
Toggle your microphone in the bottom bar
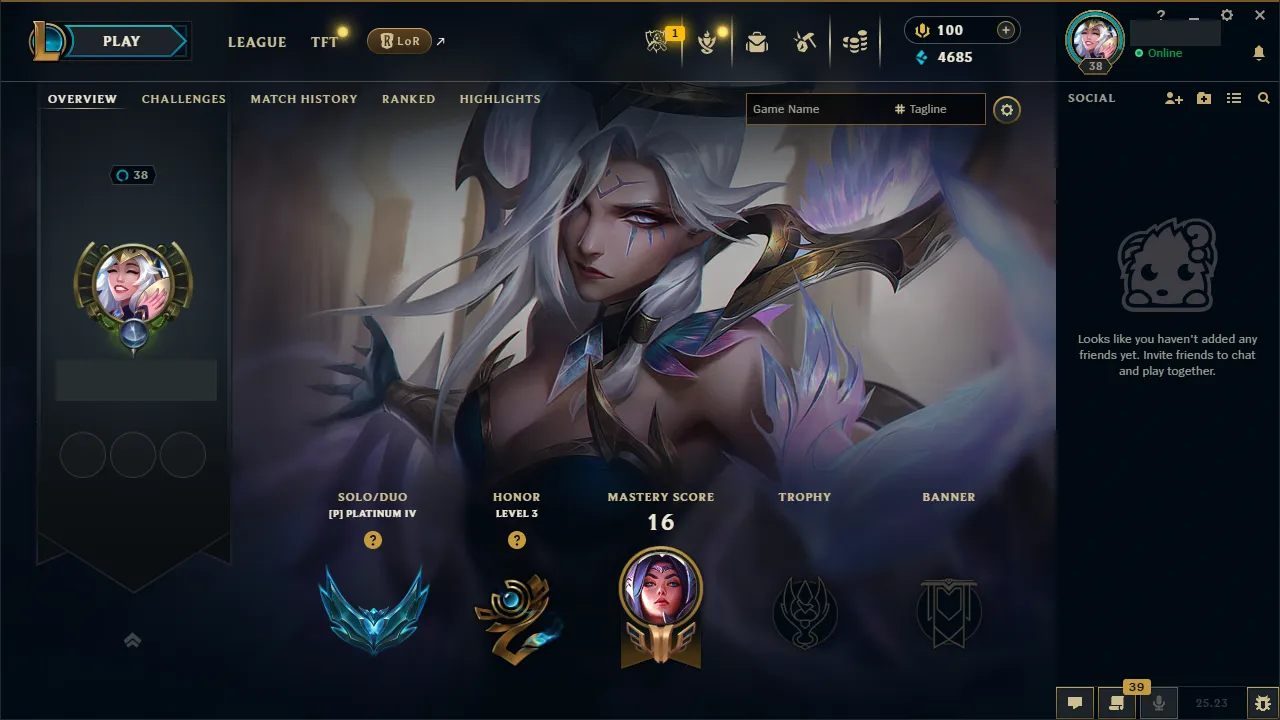1159,702
